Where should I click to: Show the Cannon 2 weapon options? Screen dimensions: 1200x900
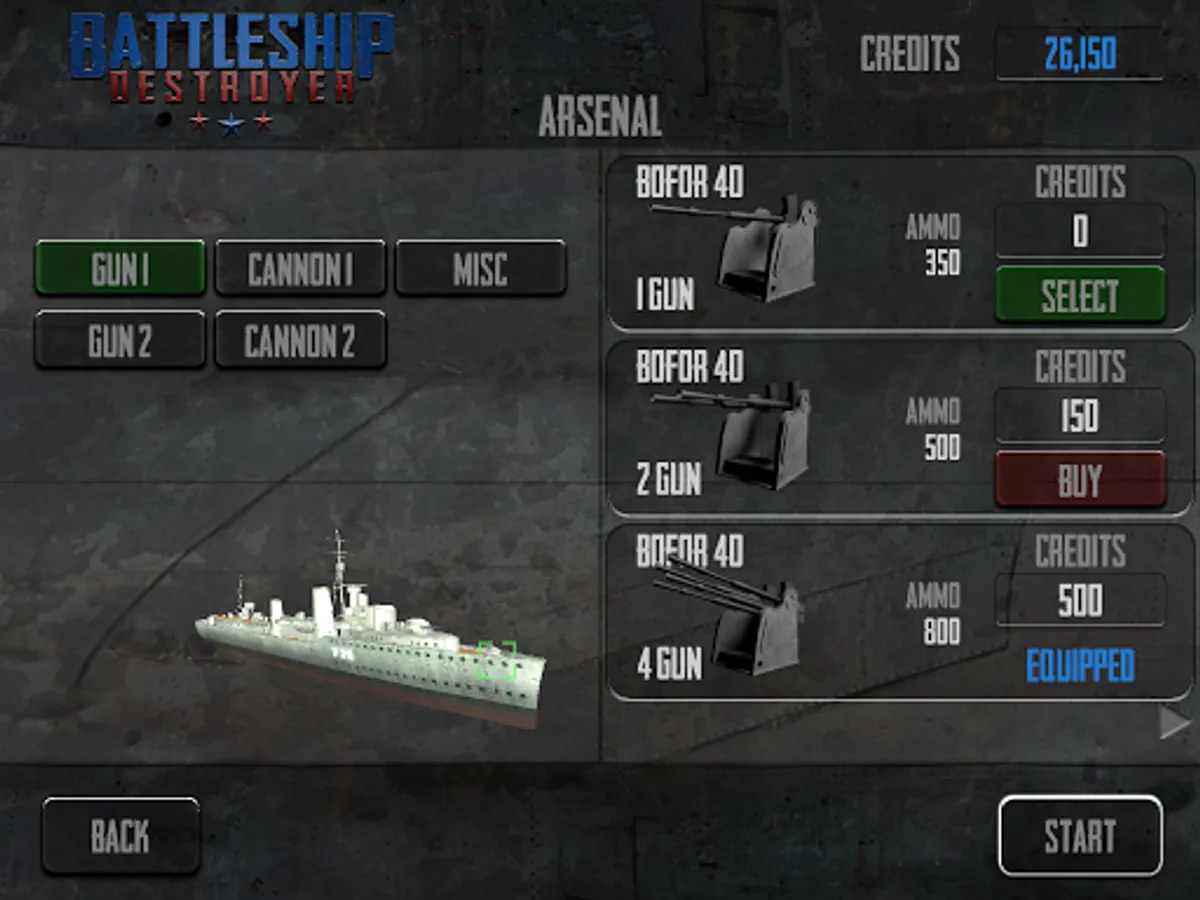pyautogui.click(x=300, y=340)
